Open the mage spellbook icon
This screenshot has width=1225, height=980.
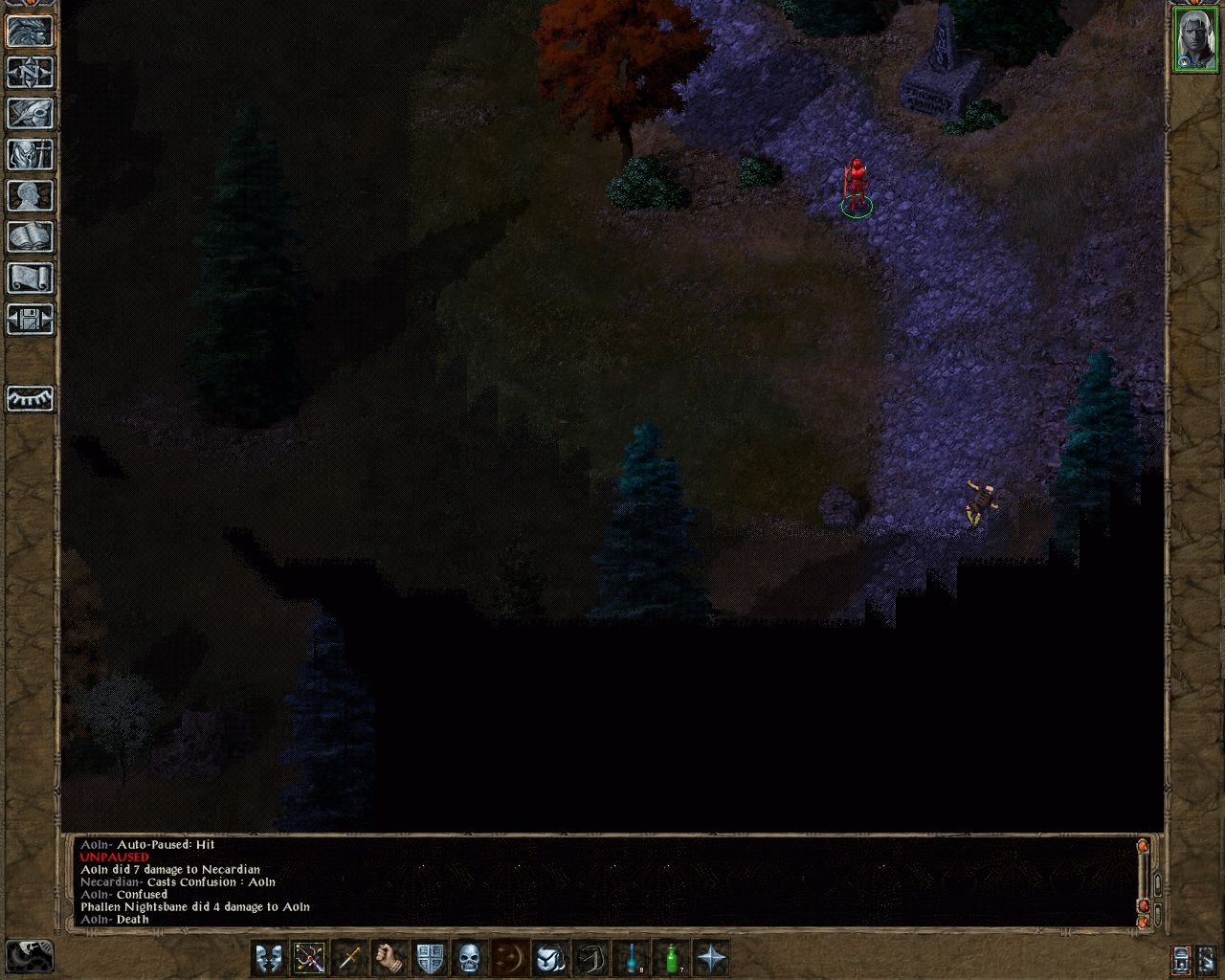point(30,237)
